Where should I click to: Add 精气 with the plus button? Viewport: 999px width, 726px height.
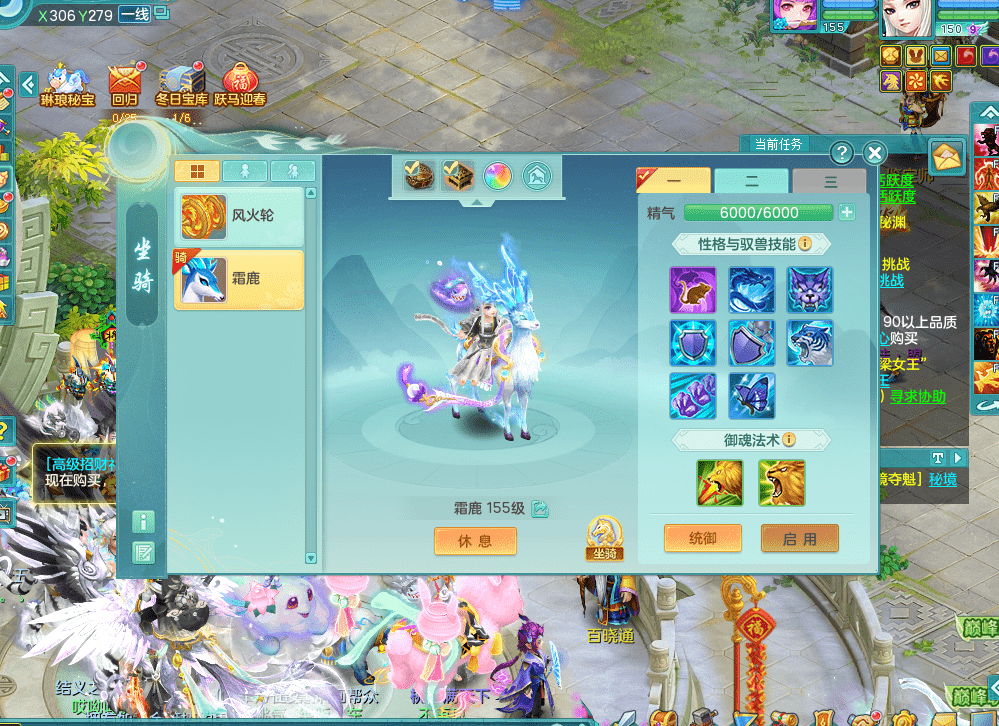(847, 212)
